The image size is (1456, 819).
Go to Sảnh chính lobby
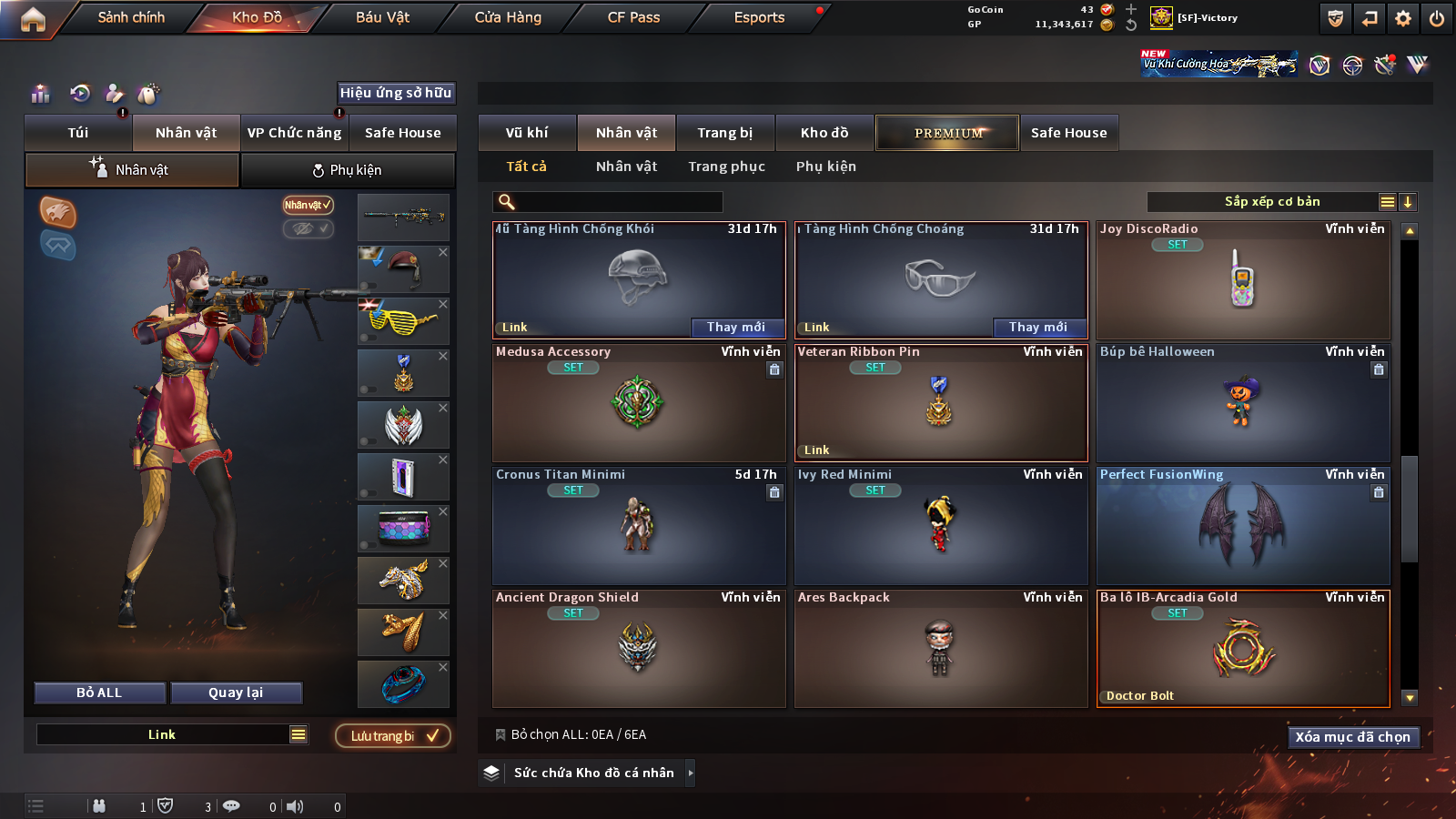(x=131, y=17)
